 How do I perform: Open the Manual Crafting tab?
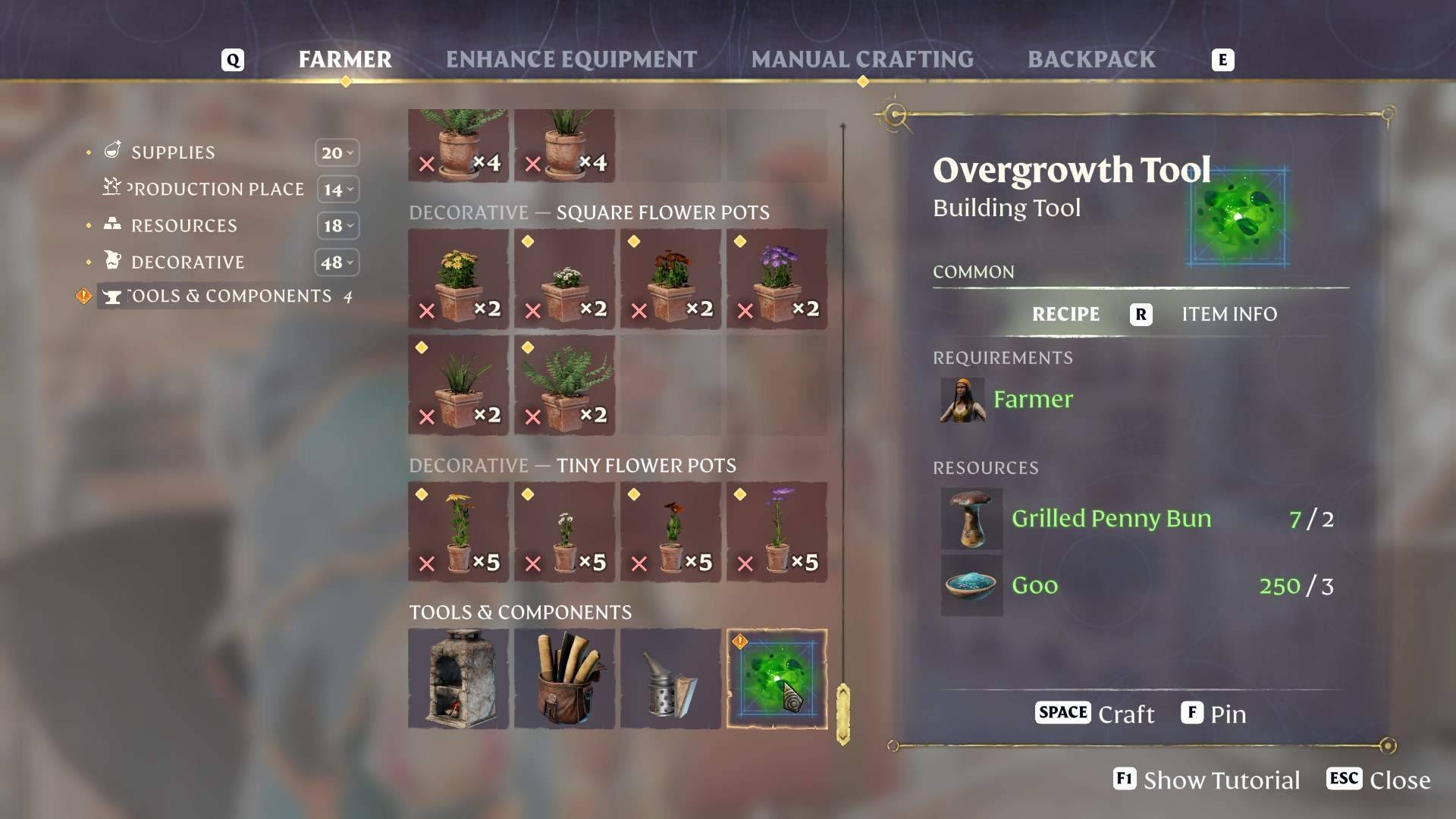tap(863, 59)
